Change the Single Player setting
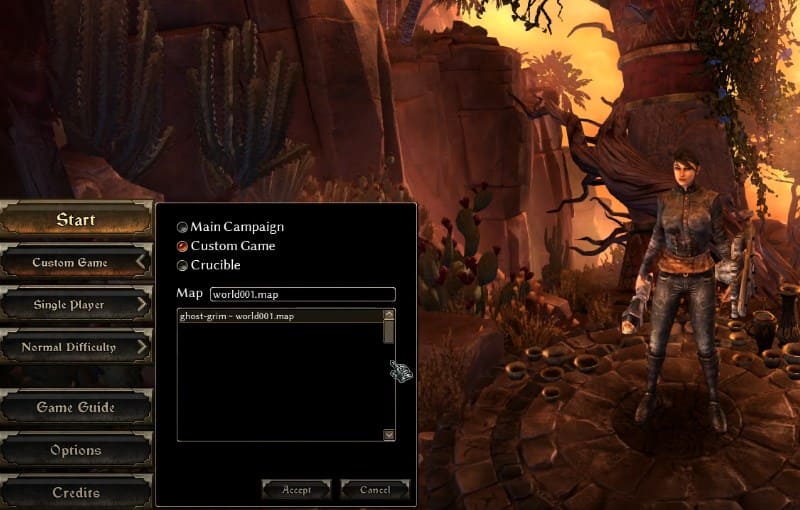The width and height of the screenshot is (800, 510). click(x=76, y=304)
